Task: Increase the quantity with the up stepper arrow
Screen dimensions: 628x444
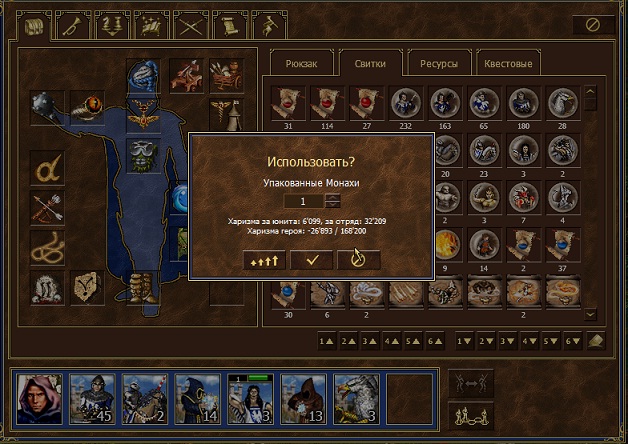Action: pyautogui.click(x=332, y=197)
